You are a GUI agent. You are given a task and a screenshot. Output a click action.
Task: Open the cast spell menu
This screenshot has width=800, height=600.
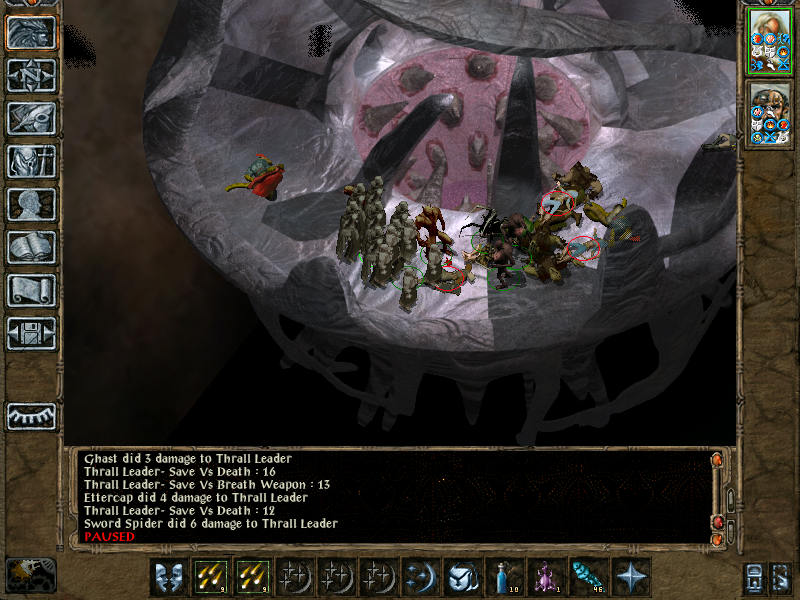pos(422,577)
